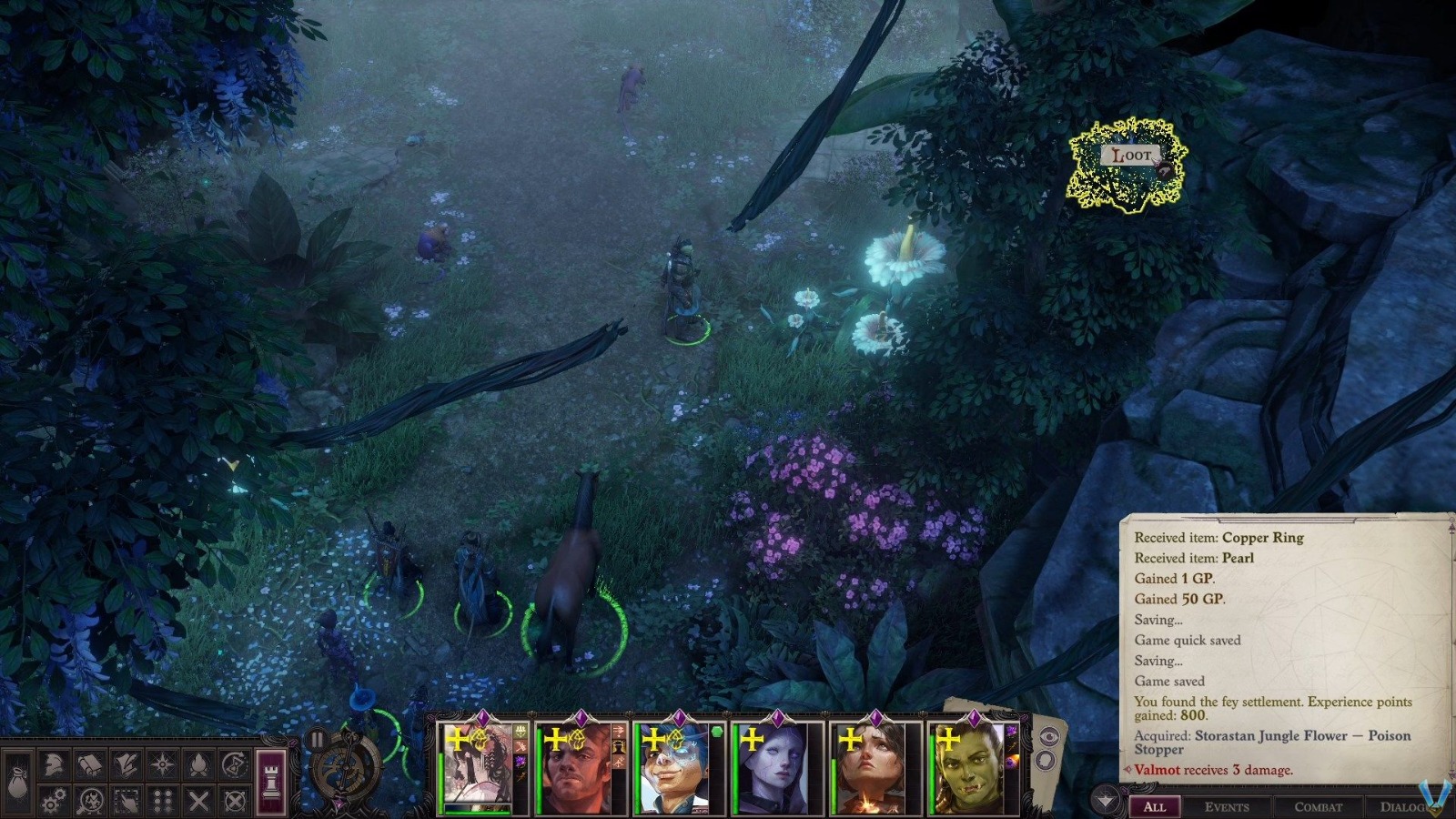The width and height of the screenshot is (1456, 819).
Task: Select the green orc portrait
Action: 966,769
